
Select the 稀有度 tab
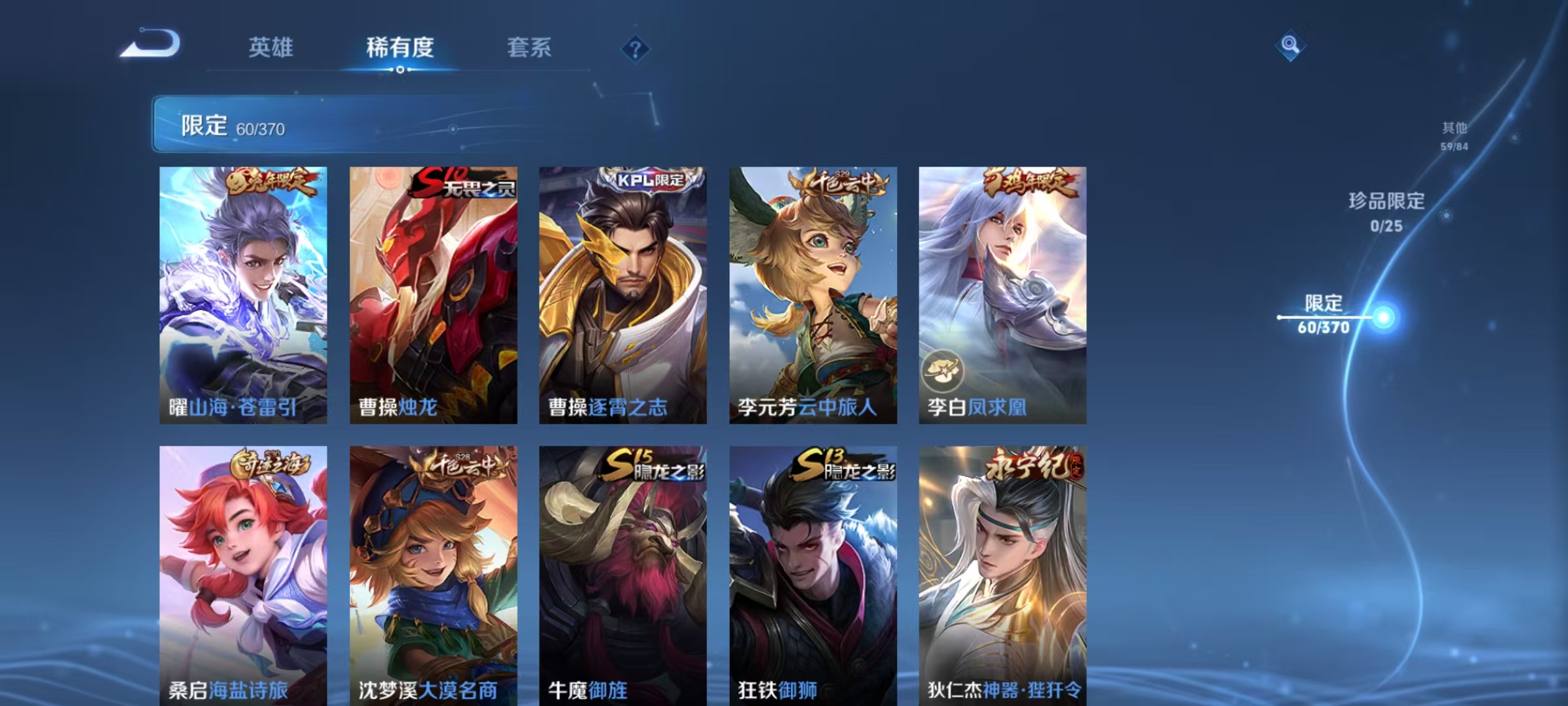pyautogui.click(x=400, y=48)
